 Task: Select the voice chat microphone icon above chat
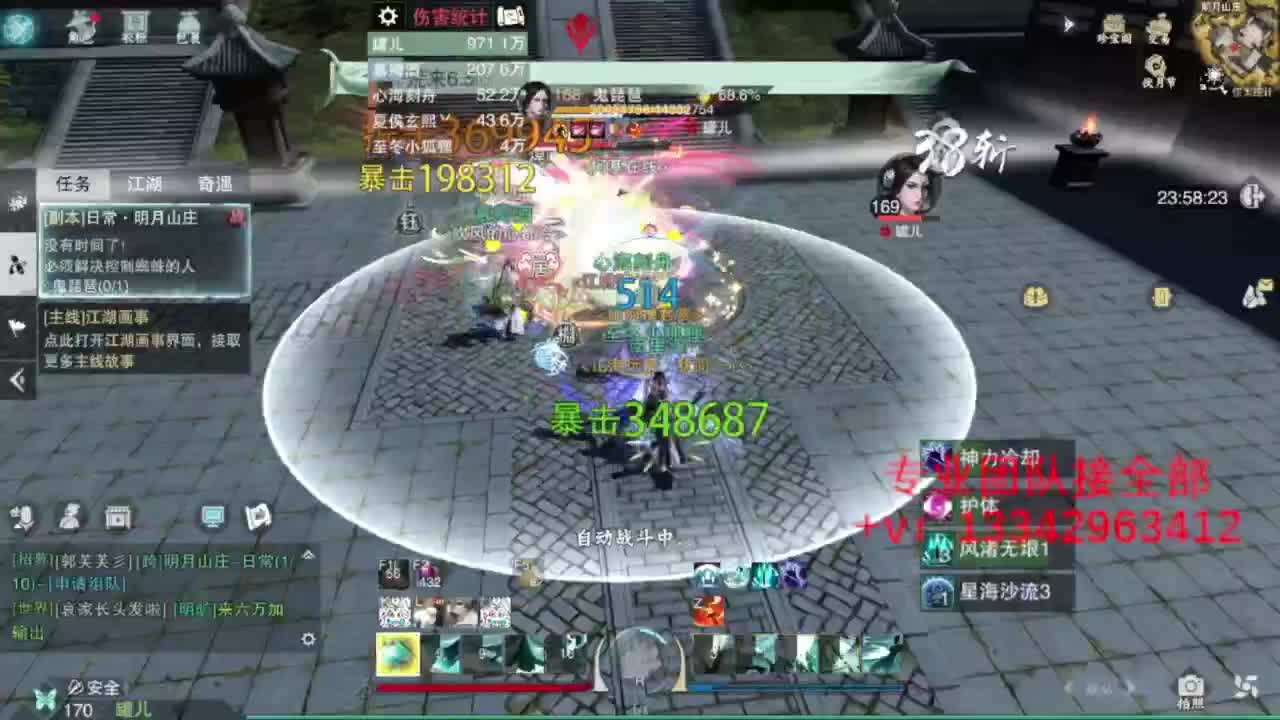click(22, 517)
